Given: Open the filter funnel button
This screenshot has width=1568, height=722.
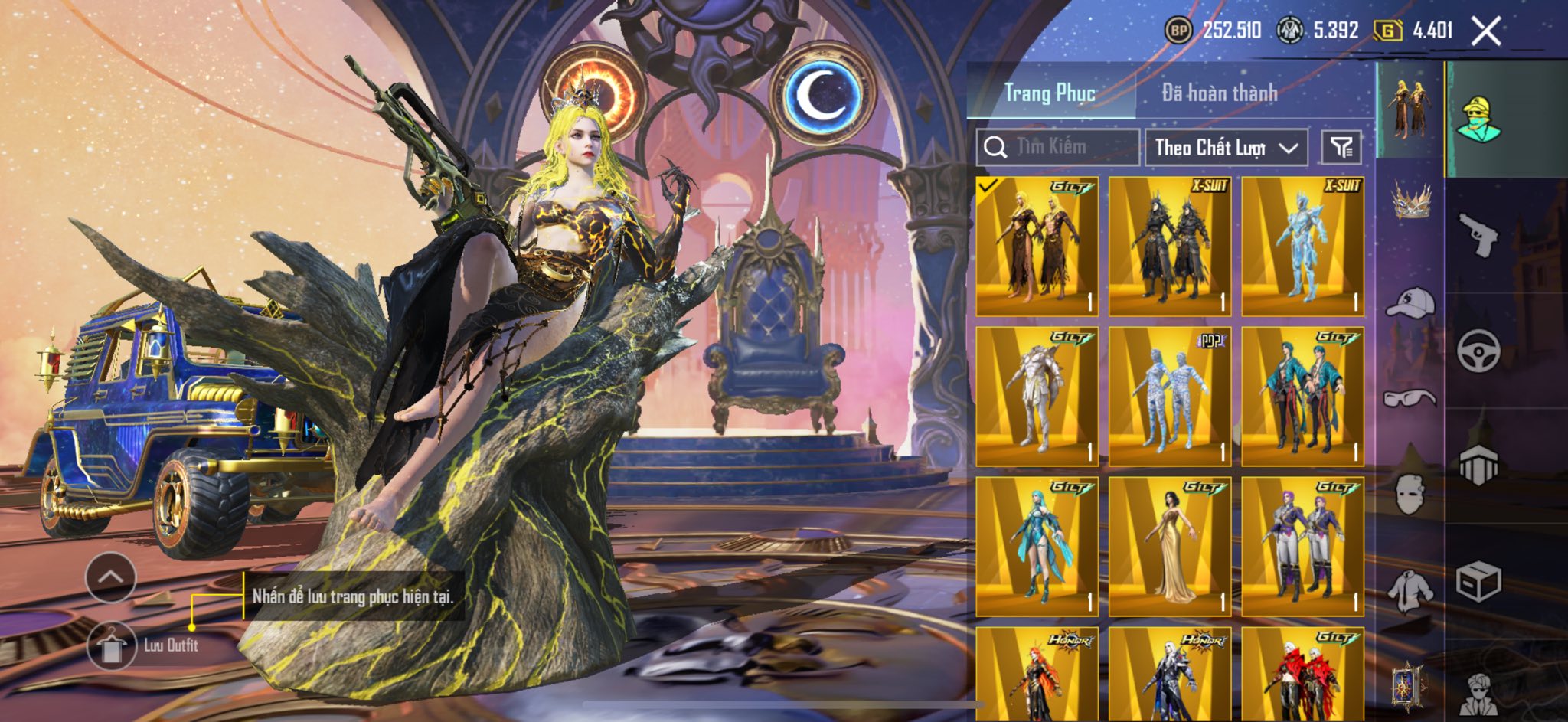Looking at the screenshot, I should [x=1341, y=147].
